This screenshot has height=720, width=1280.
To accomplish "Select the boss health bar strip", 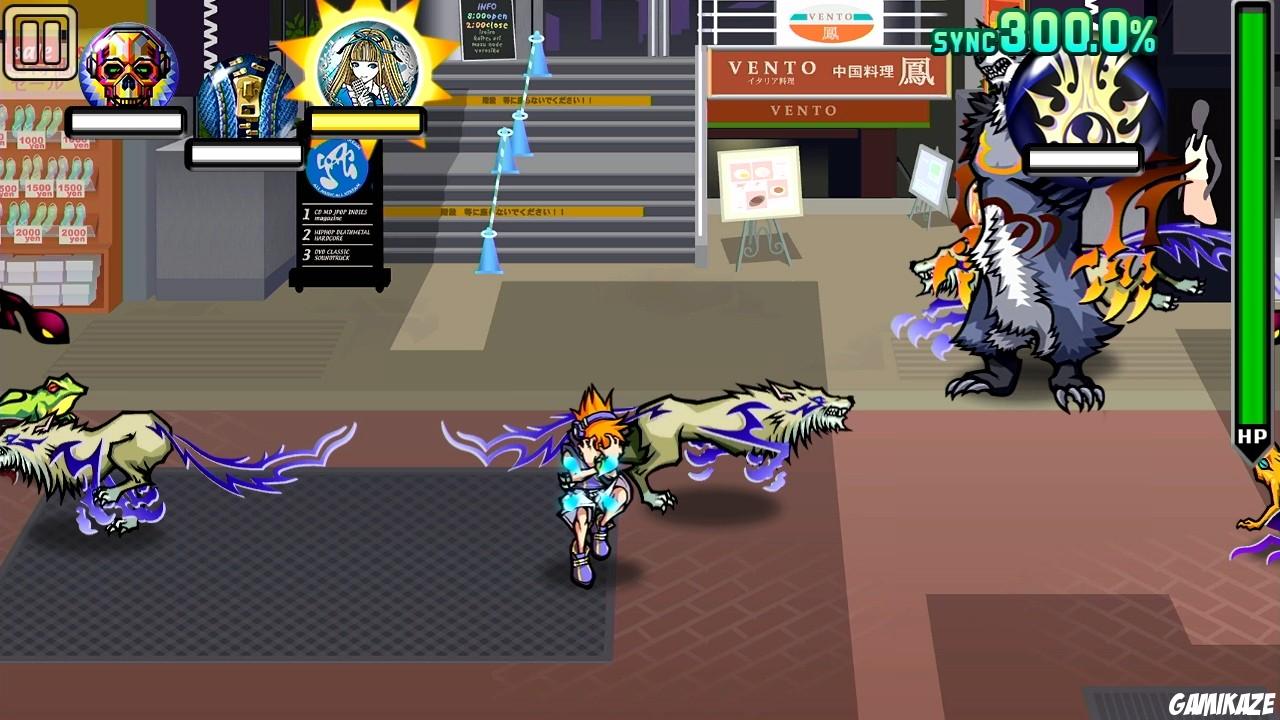I will point(1083,158).
